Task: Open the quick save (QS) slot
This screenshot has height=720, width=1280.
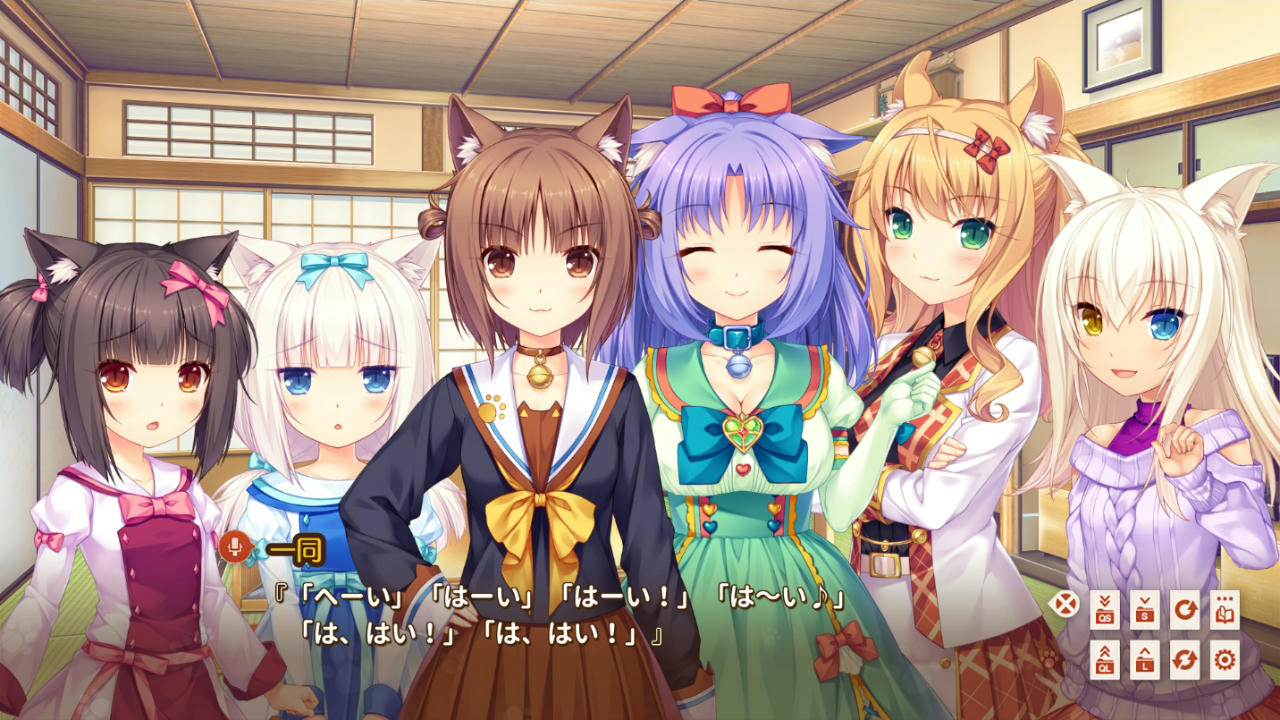Action: pos(1104,609)
